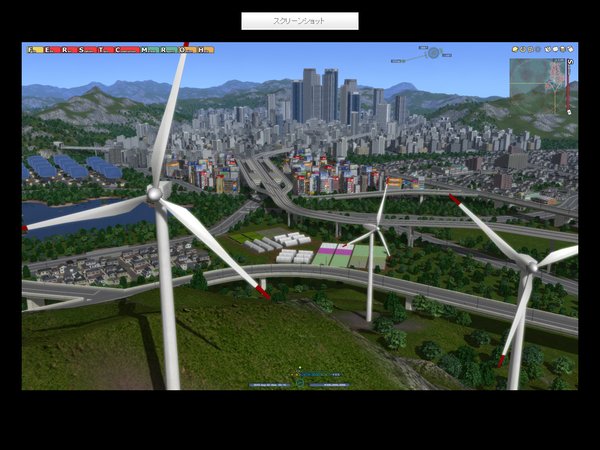Click the スクリーンショット button
Image resolution: width=600 pixels, height=450 pixels.
pyautogui.click(x=299, y=20)
